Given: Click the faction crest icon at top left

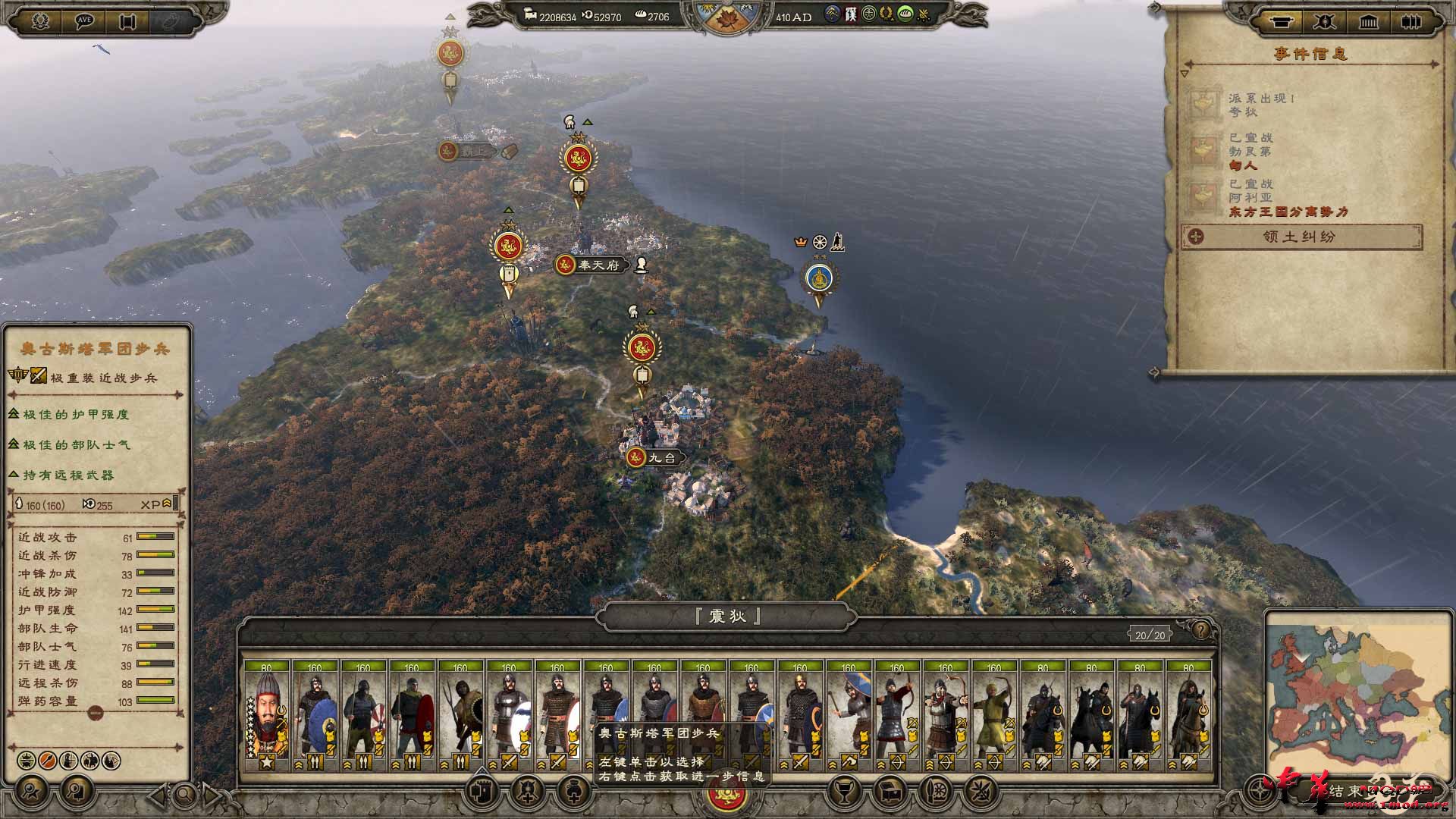Looking at the screenshot, I should (x=40, y=19).
